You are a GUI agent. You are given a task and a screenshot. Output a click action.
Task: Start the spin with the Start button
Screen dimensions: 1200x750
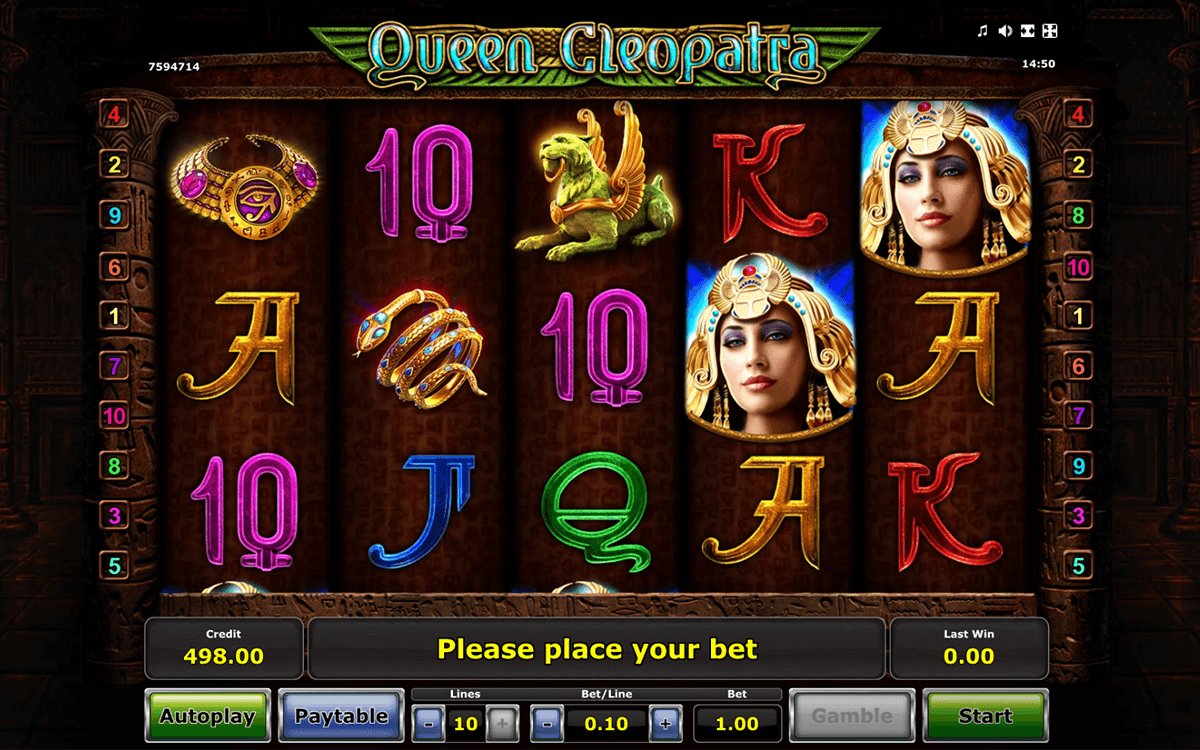985,716
